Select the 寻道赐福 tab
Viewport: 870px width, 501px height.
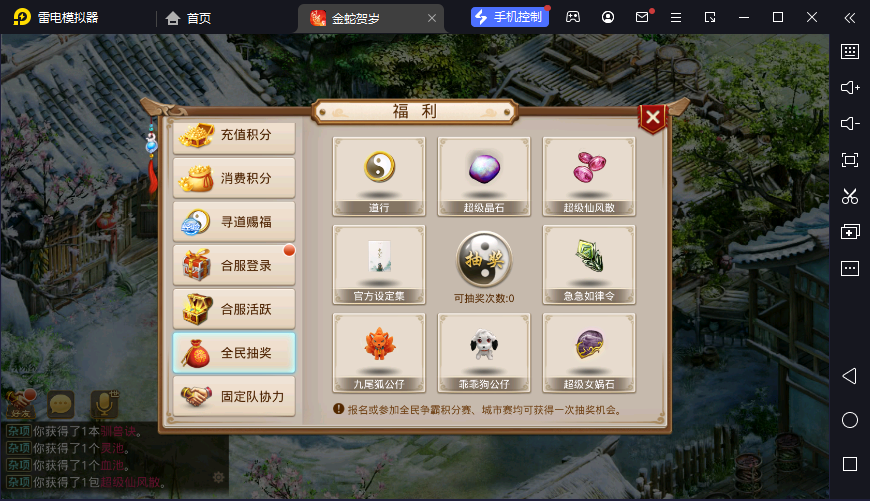coord(234,222)
